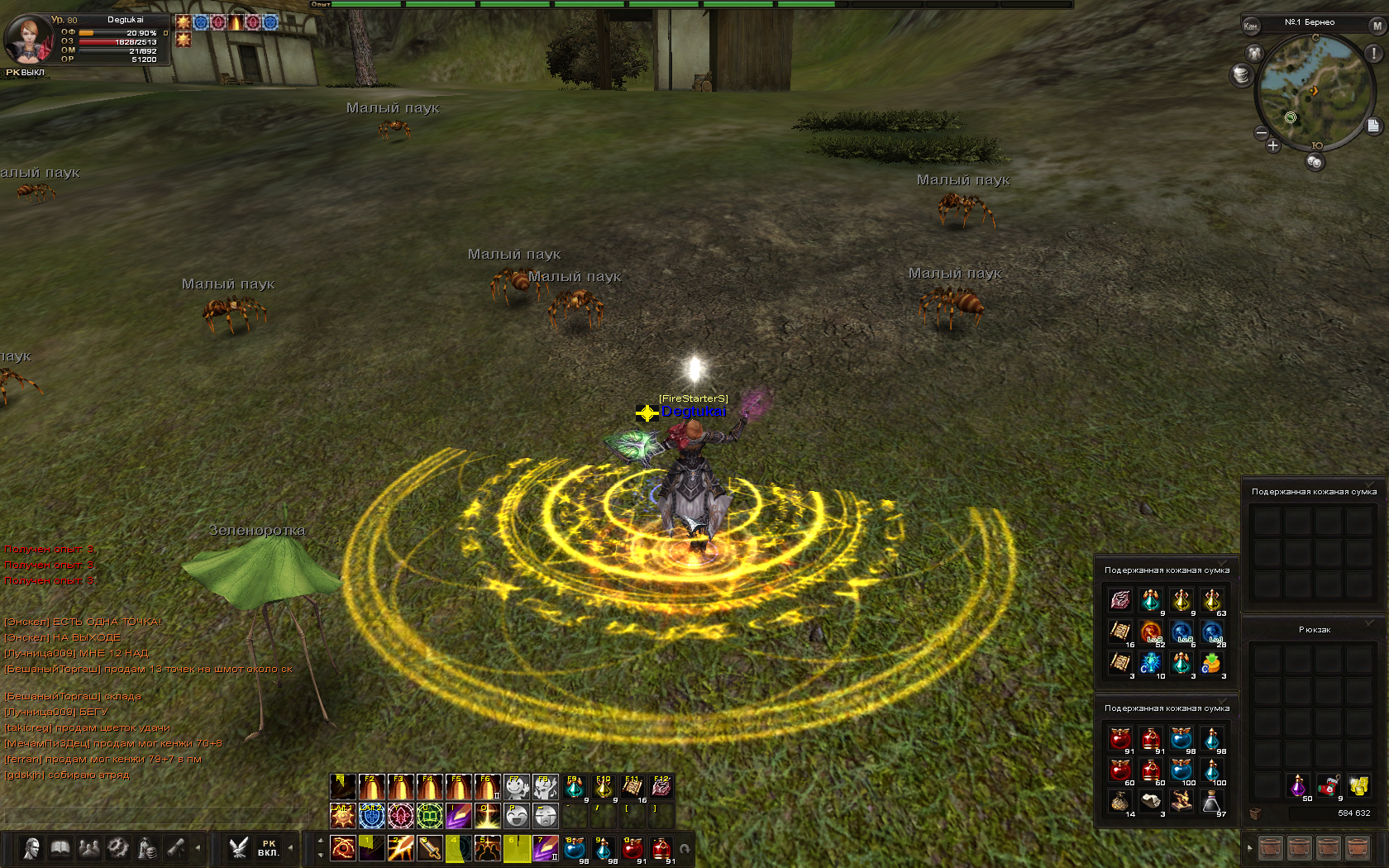Open the coin stack shop icon by minimap
This screenshot has width=1389, height=868.
(x=1240, y=75)
